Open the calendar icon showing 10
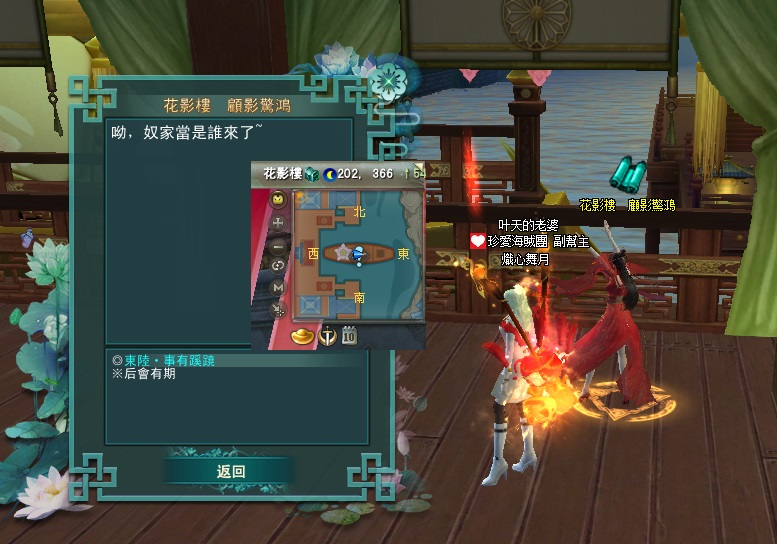The width and height of the screenshot is (777, 544). pyautogui.click(x=350, y=336)
